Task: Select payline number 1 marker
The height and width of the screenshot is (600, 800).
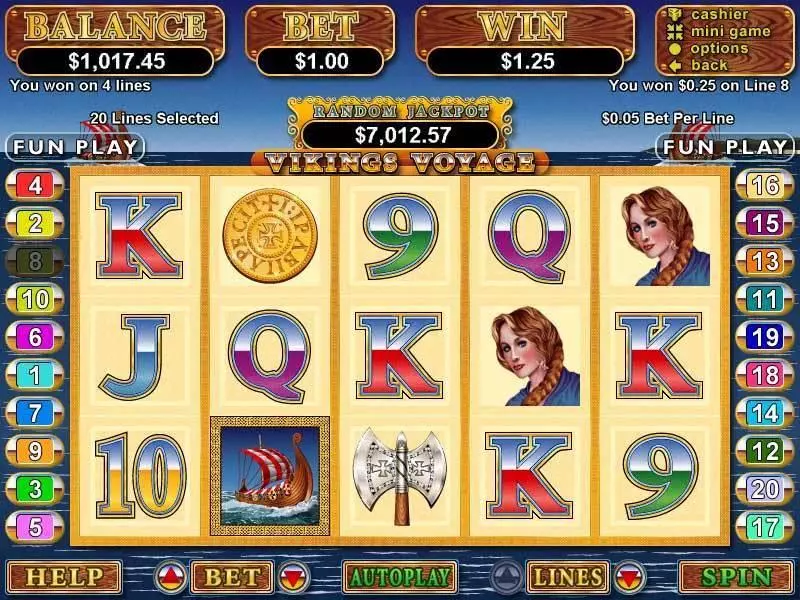Action: [35, 375]
